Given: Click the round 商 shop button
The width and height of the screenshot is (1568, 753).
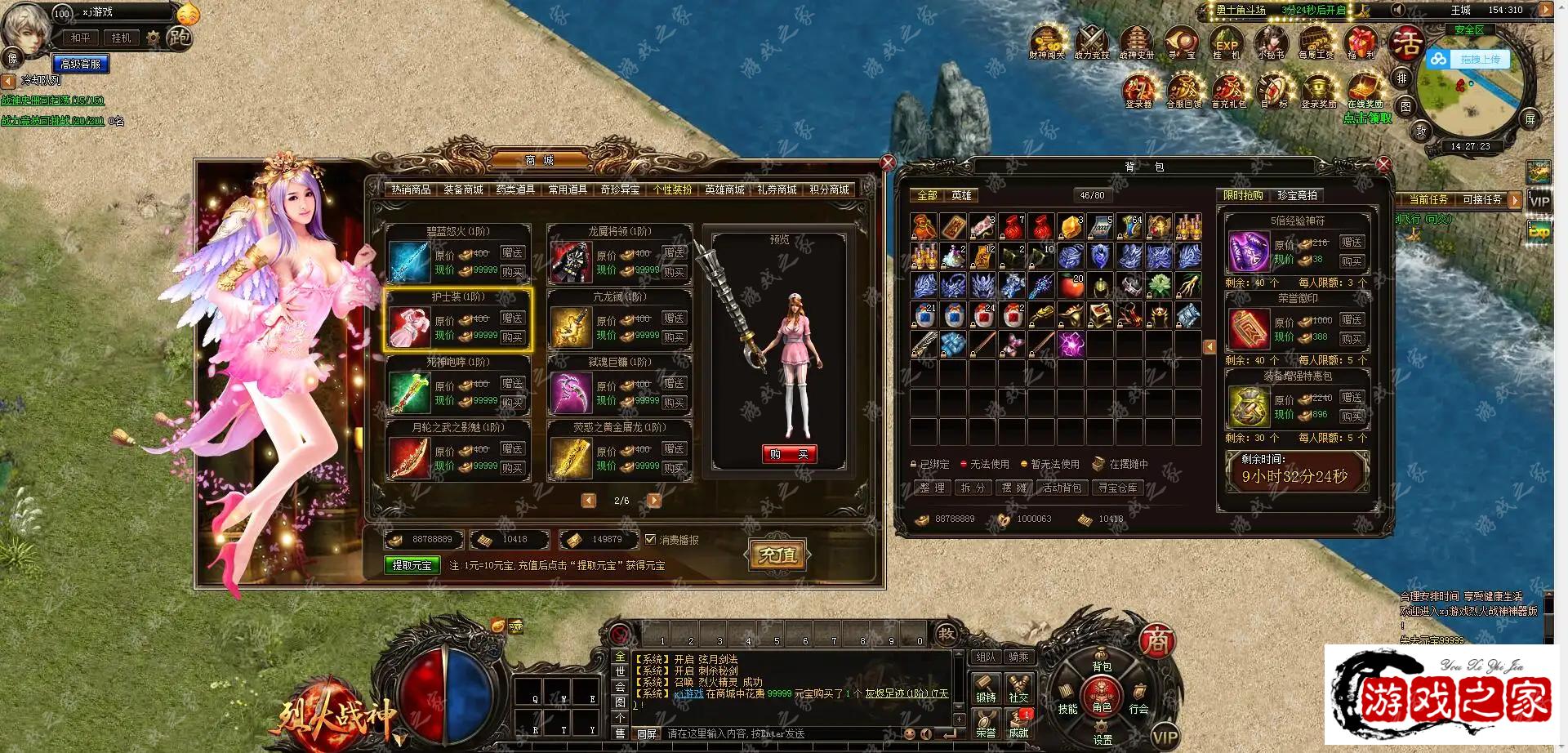Looking at the screenshot, I should pyautogui.click(x=1156, y=641).
